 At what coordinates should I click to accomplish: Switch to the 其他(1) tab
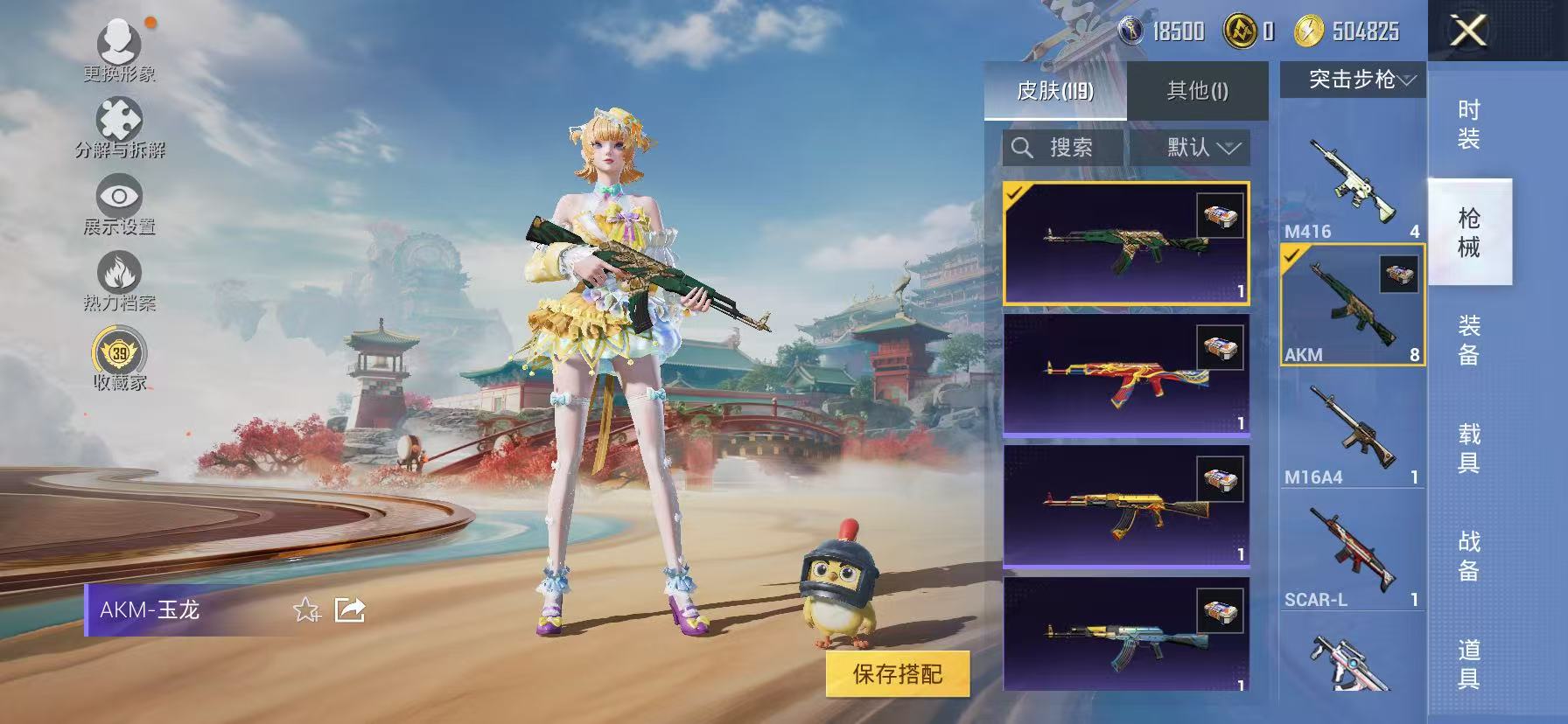(x=1197, y=90)
